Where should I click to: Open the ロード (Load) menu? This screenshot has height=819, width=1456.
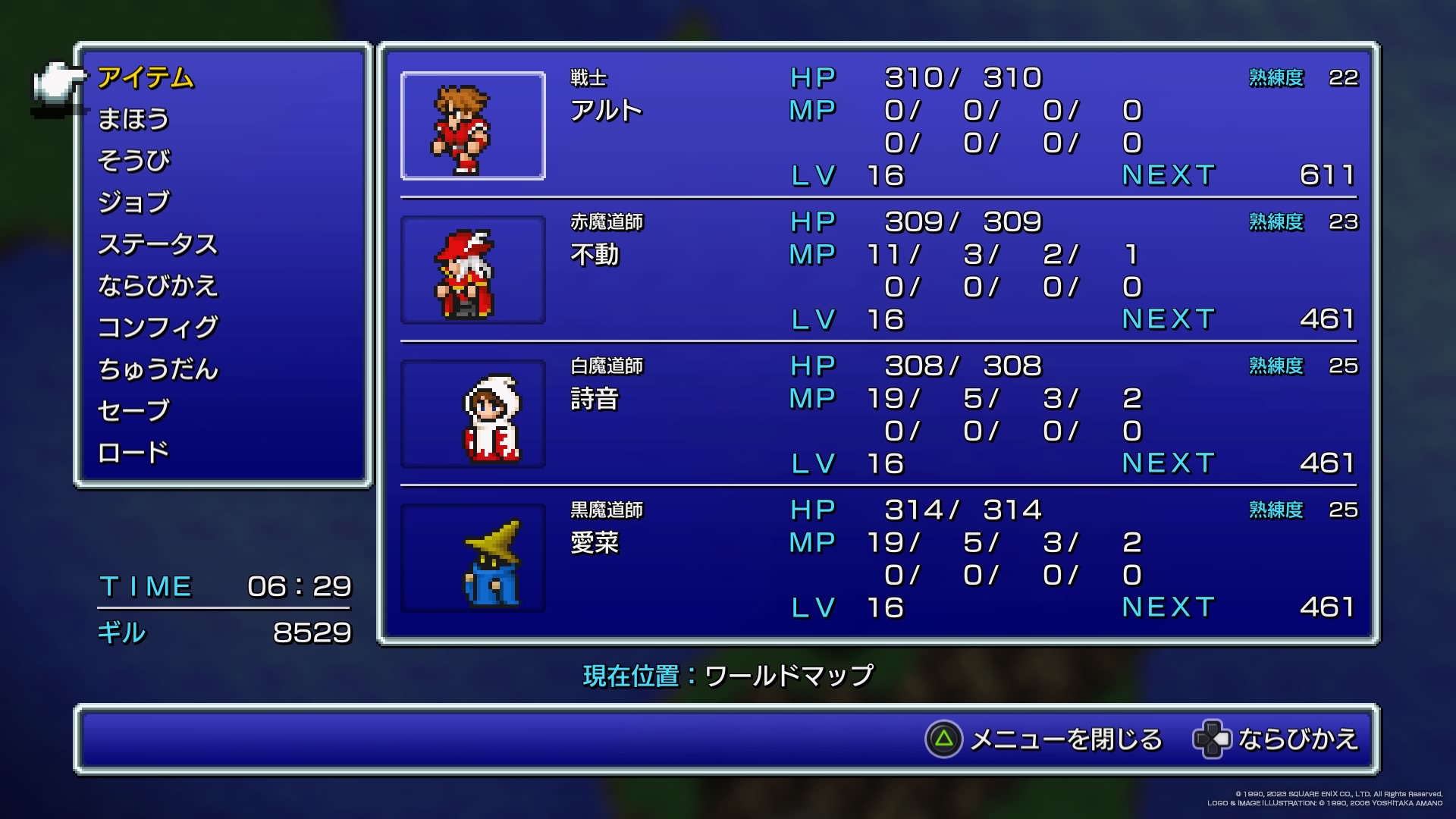point(133,453)
